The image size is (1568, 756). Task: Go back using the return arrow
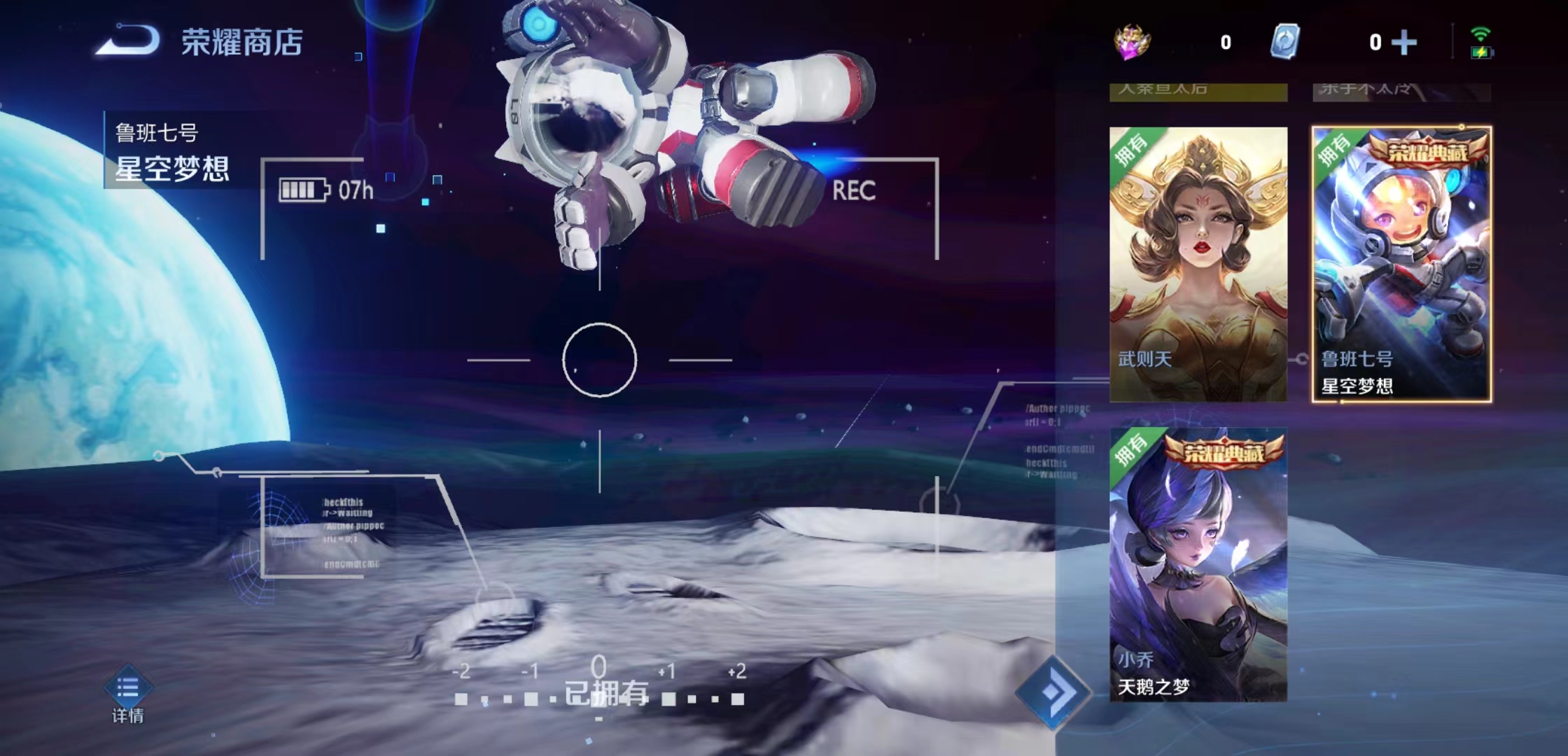(127, 41)
